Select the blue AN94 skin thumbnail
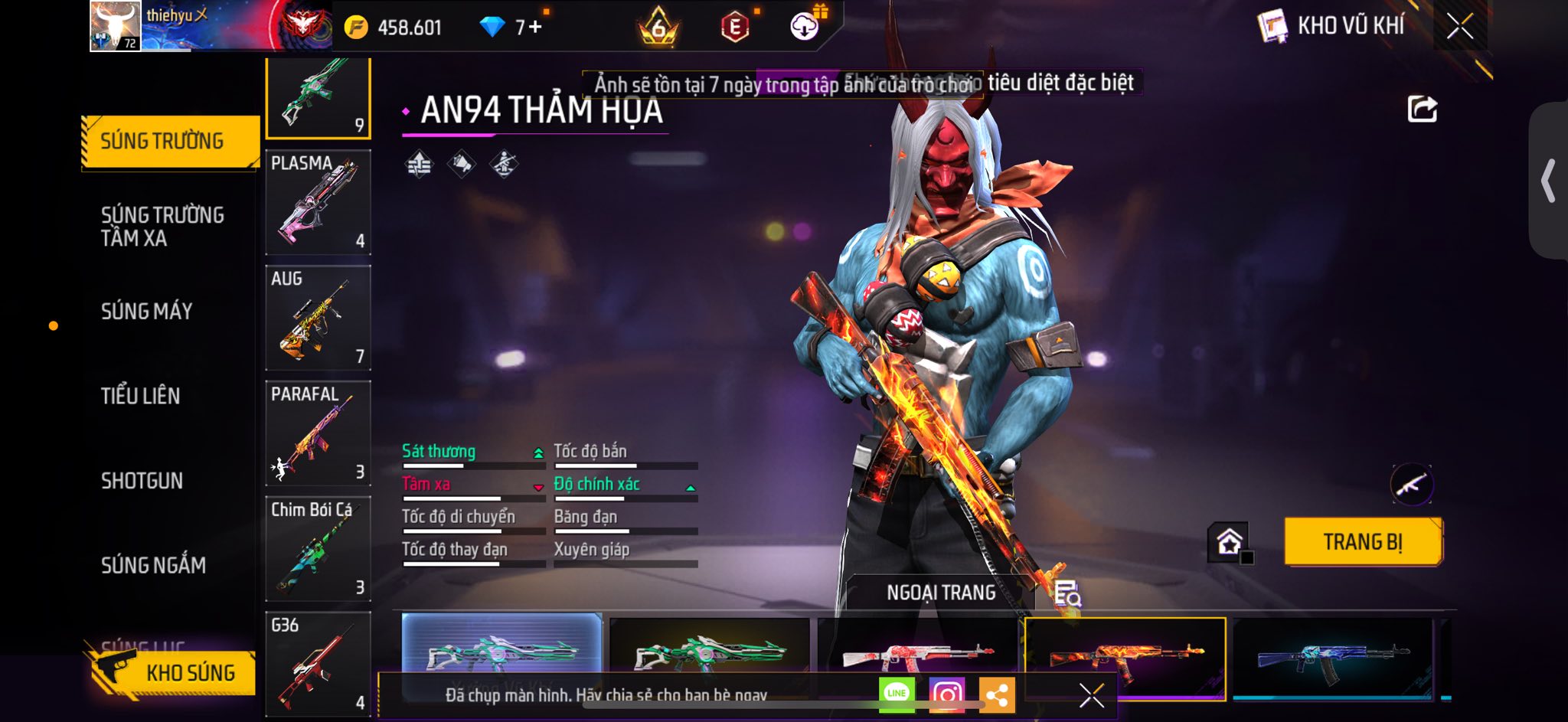This screenshot has width=1568, height=722. [x=1332, y=657]
